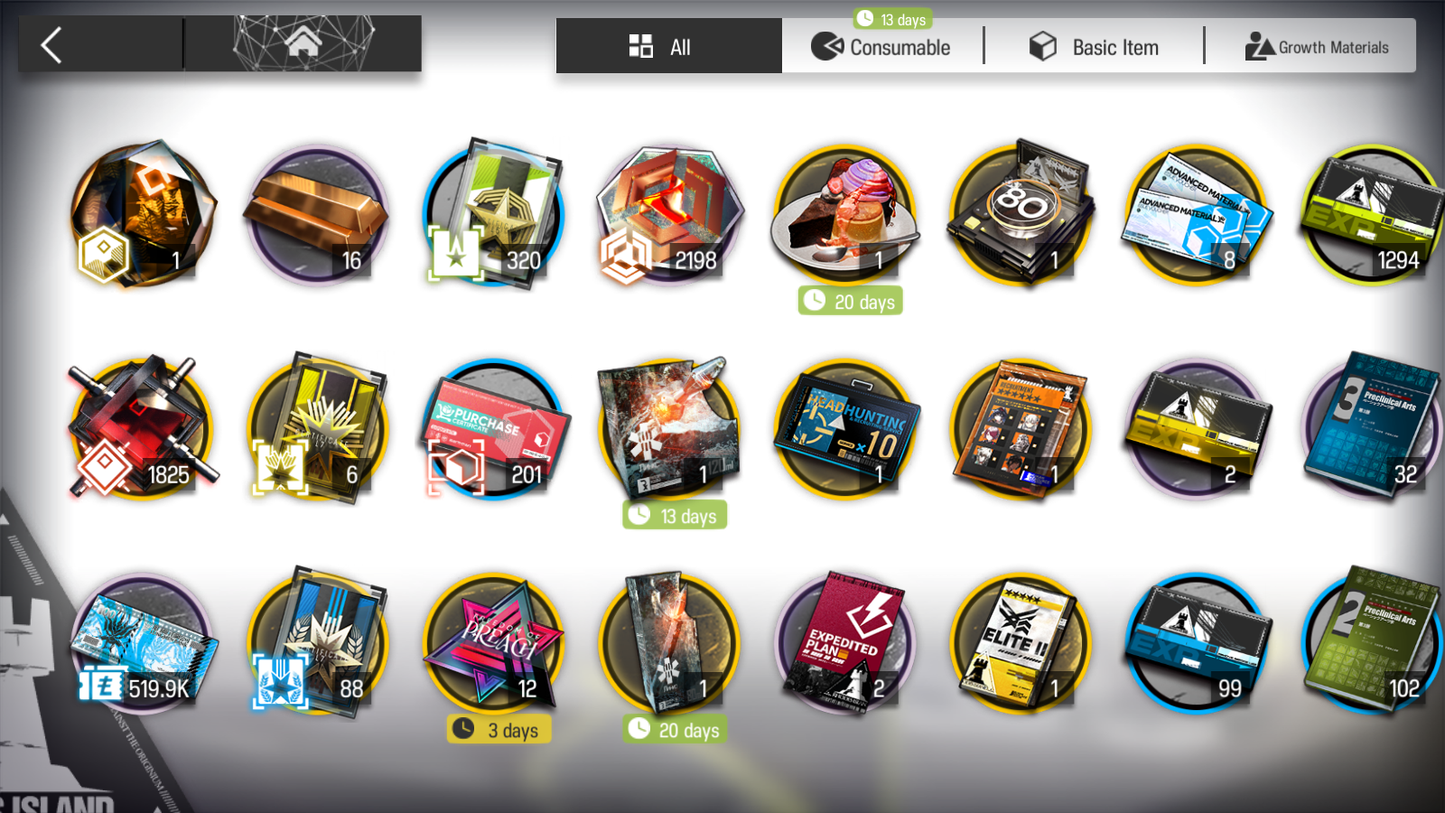Viewport: 1445px width, 813px height.
Task: Return to the home screen
Action: 303,44
